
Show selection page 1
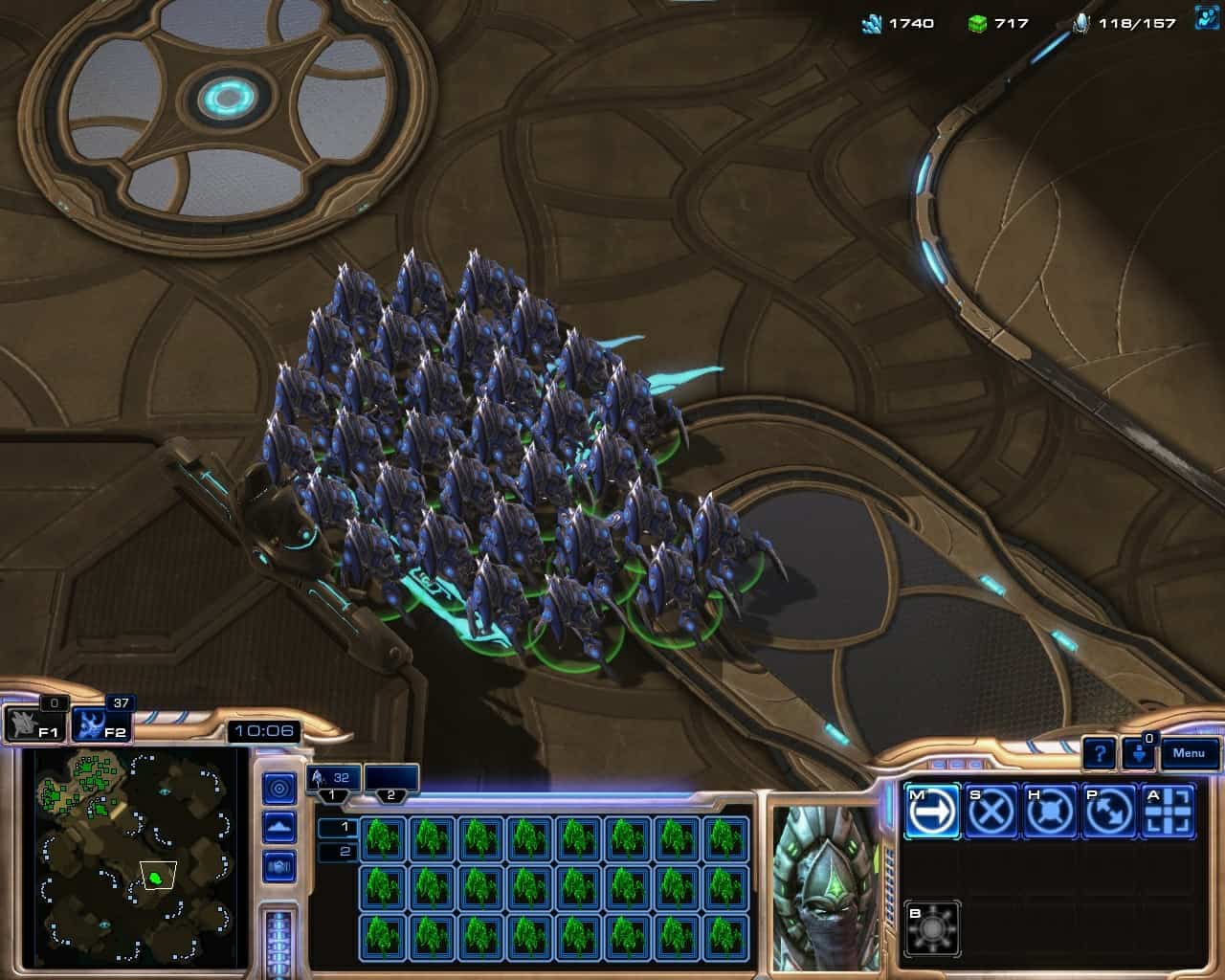(337, 827)
